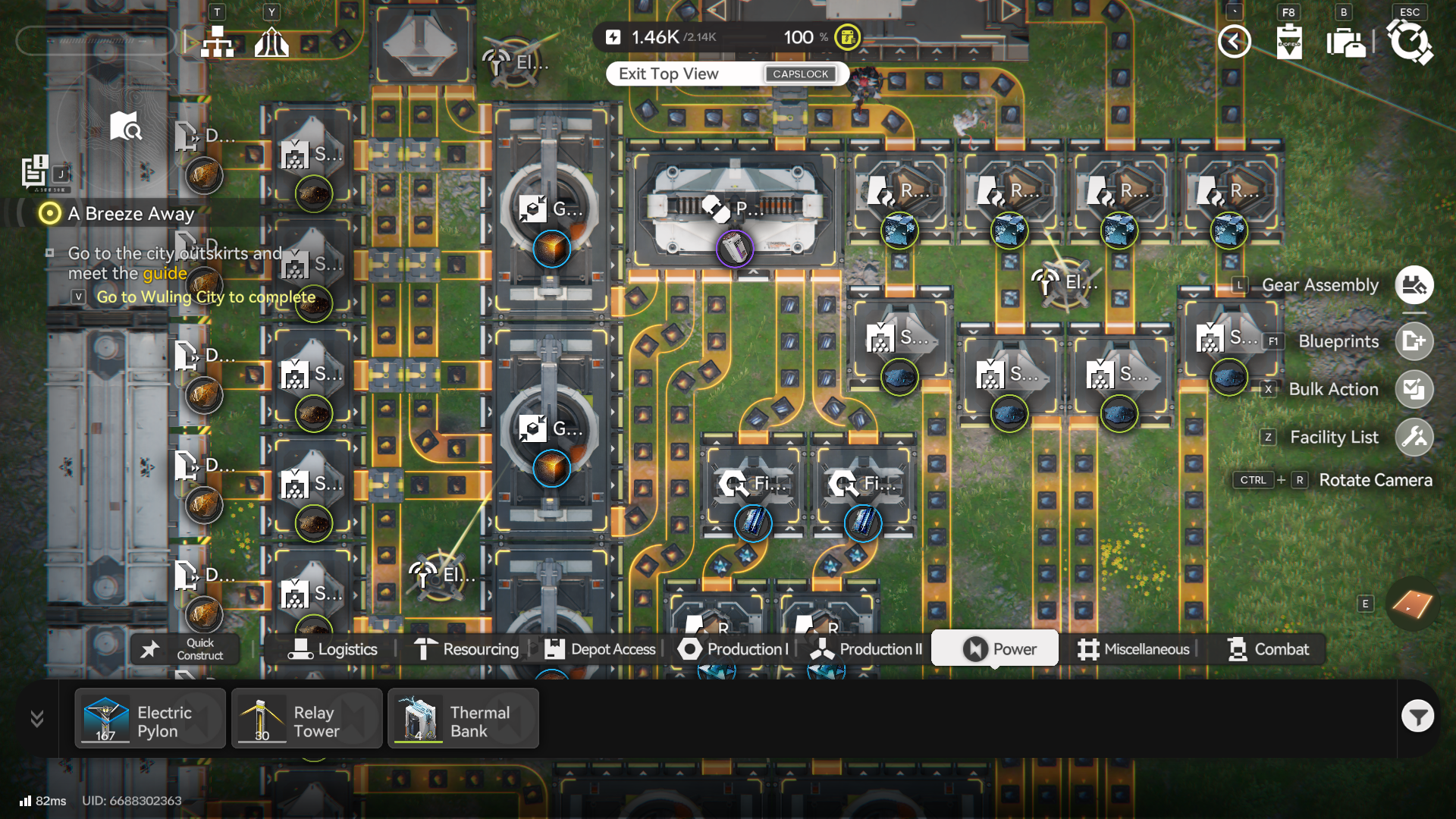
Task: Pick the Thermal Bank building
Action: 463,719
